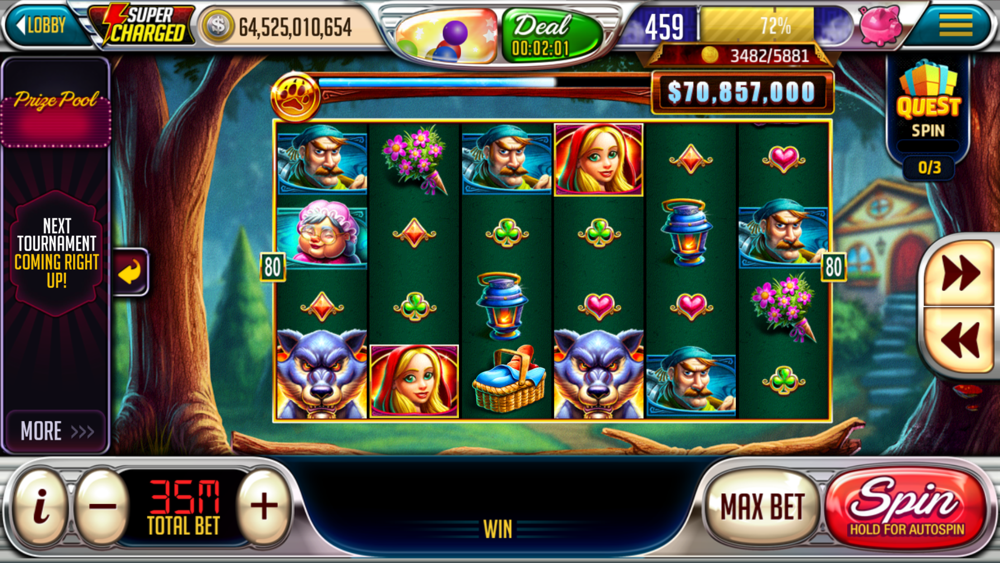Open the colorful balls bonus icon
This screenshot has width=1000, height=563.
coord(446,34)
